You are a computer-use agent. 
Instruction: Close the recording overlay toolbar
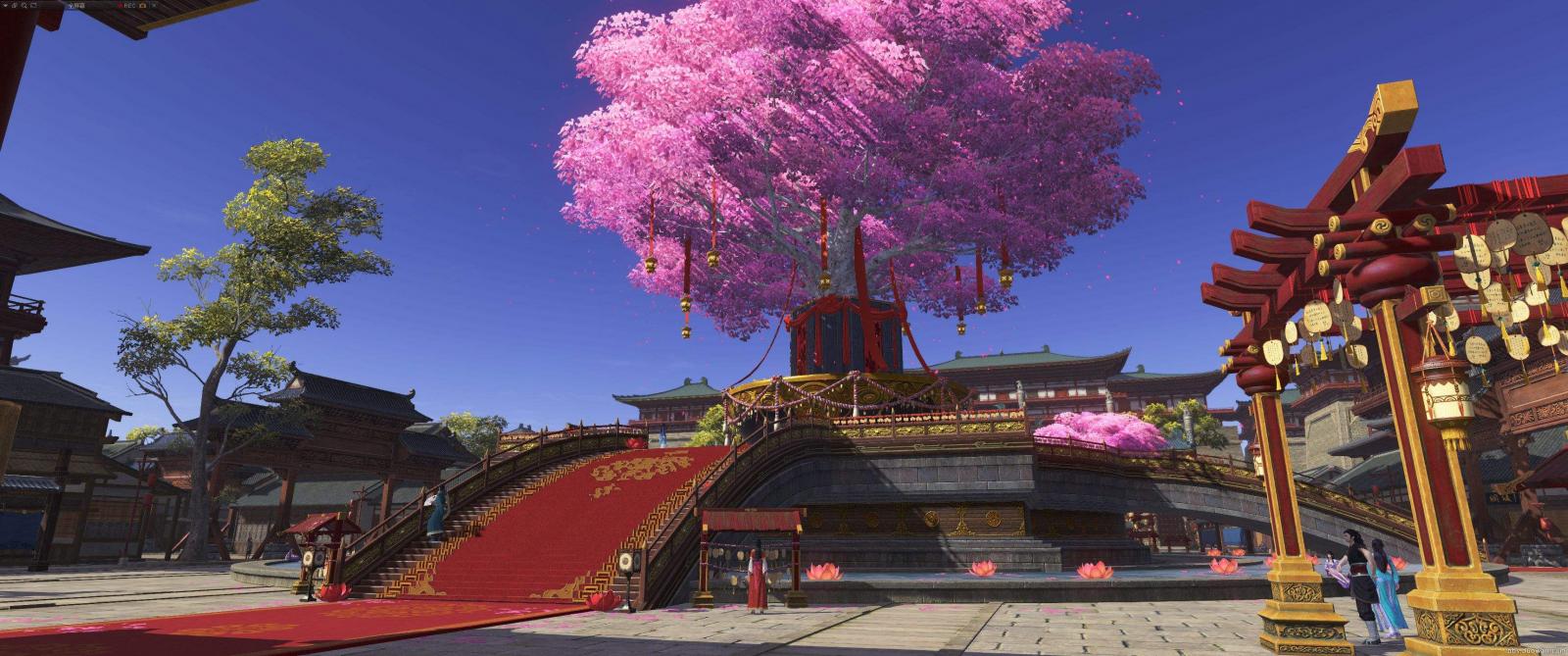tap(154, 5)
